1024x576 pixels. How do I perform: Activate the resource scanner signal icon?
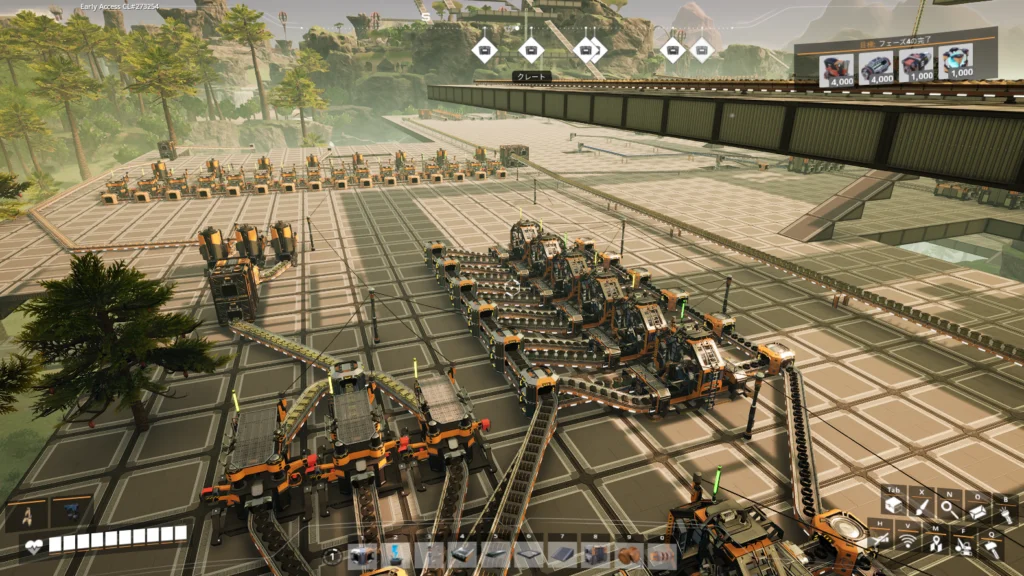[908, 541]
